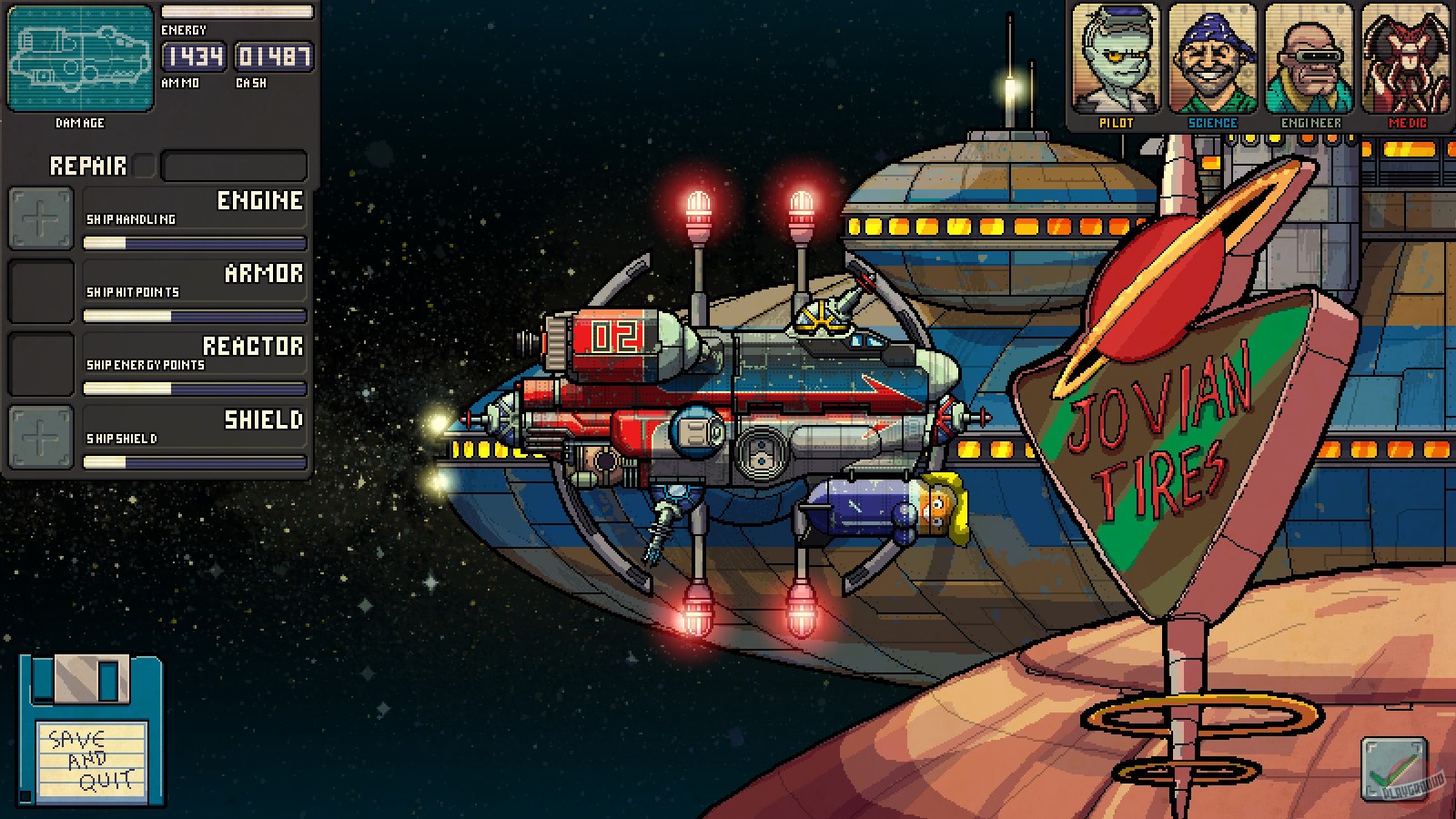Click the Ship Handling progress bar
This screenshot has width=1456, height=819.
coord(194,242)
